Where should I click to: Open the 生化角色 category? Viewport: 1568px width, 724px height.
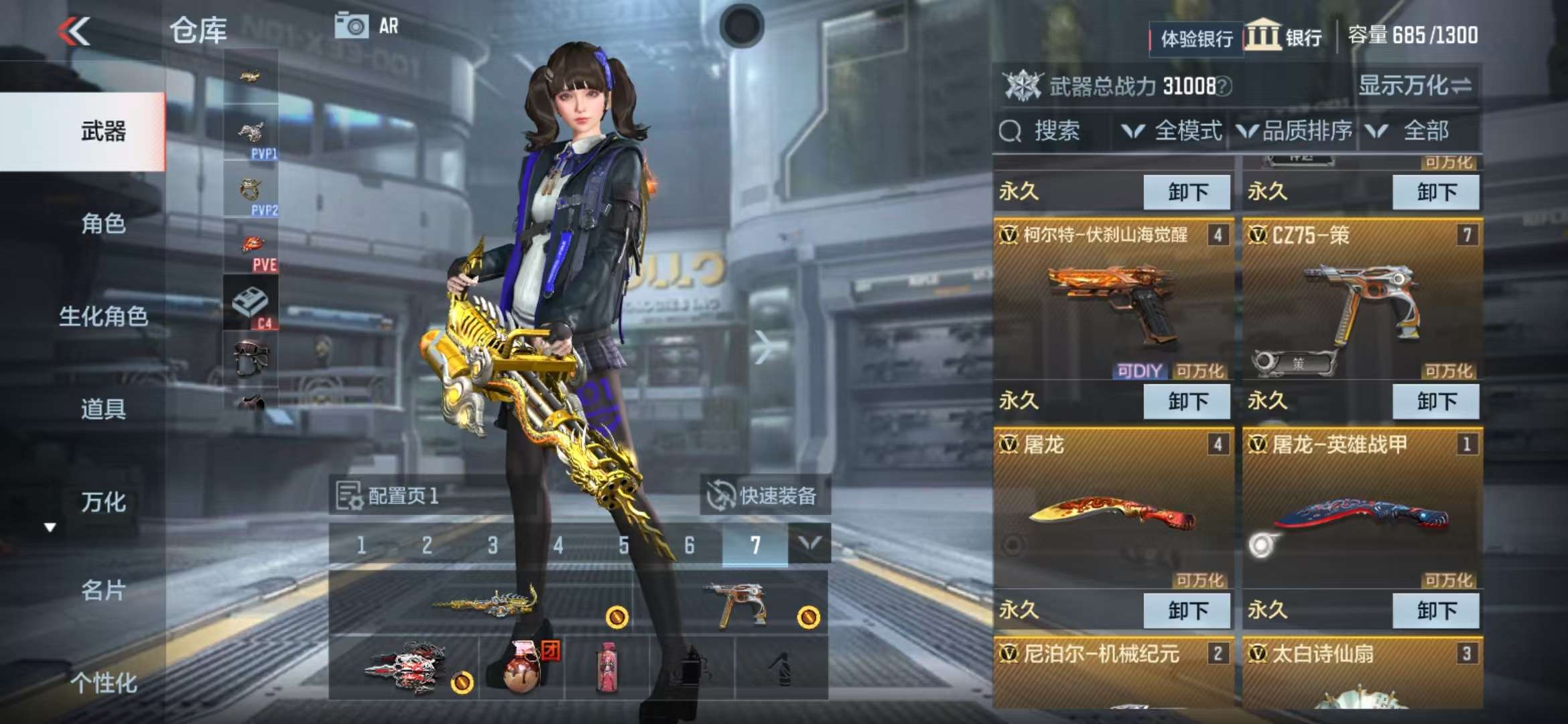click(x=103, y=316)
